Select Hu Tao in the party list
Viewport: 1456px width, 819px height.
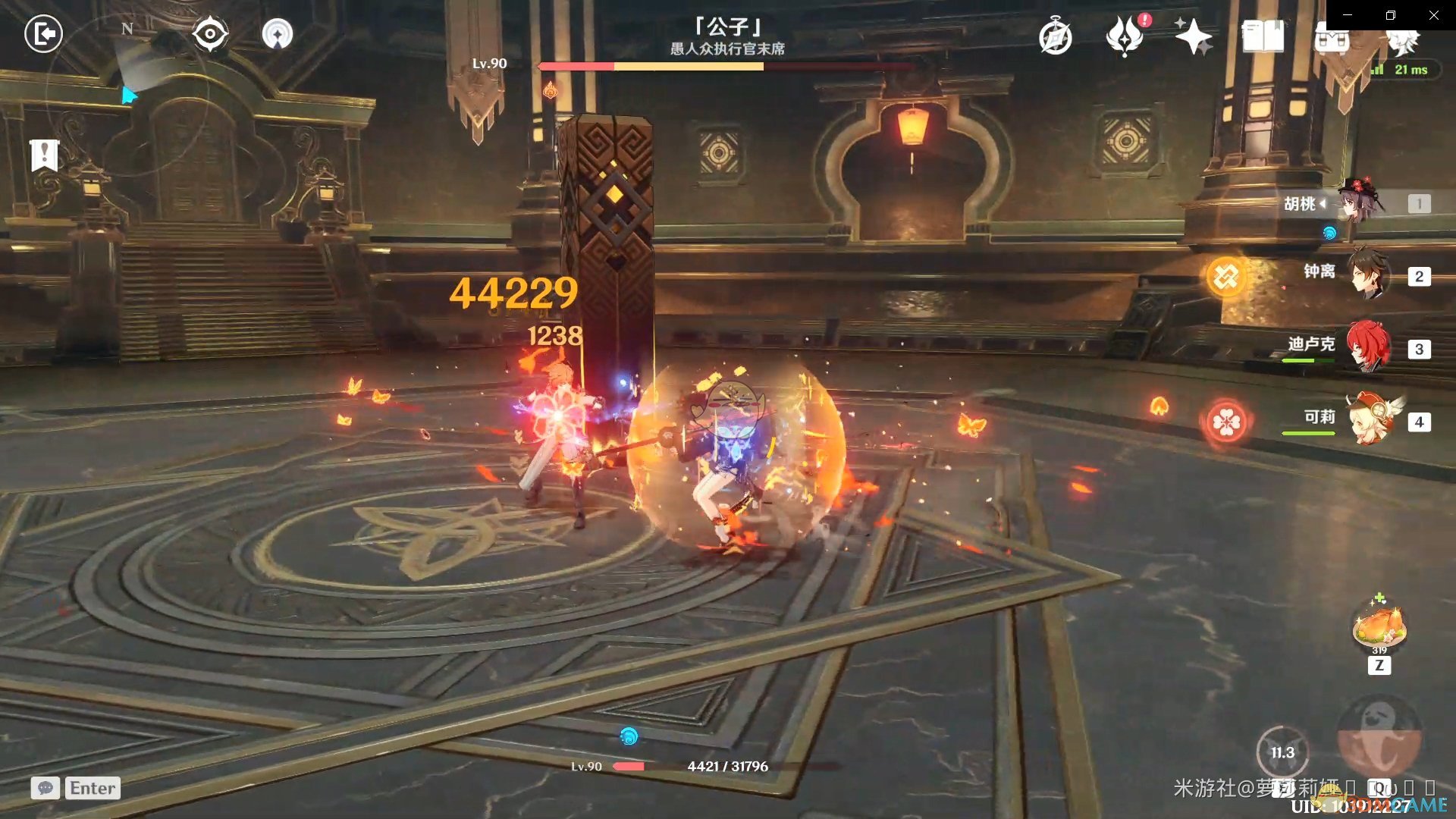pos(1360,202)
